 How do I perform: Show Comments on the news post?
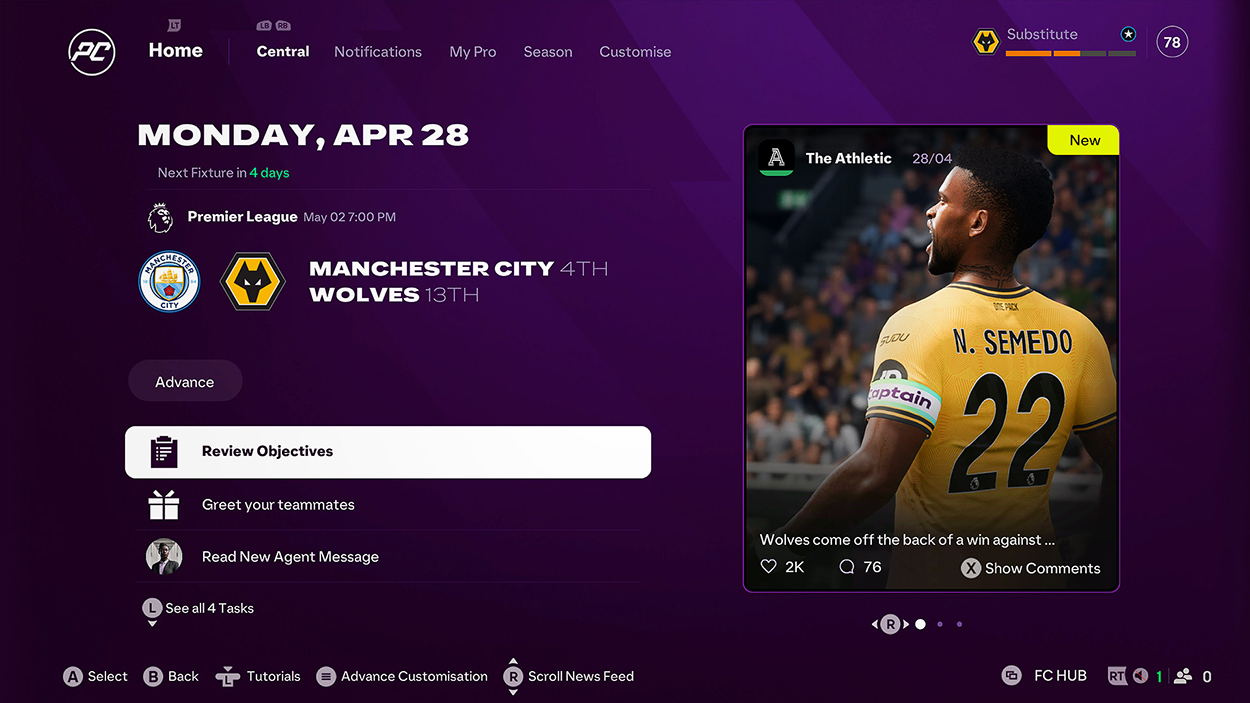click(x=1031, y=568)
